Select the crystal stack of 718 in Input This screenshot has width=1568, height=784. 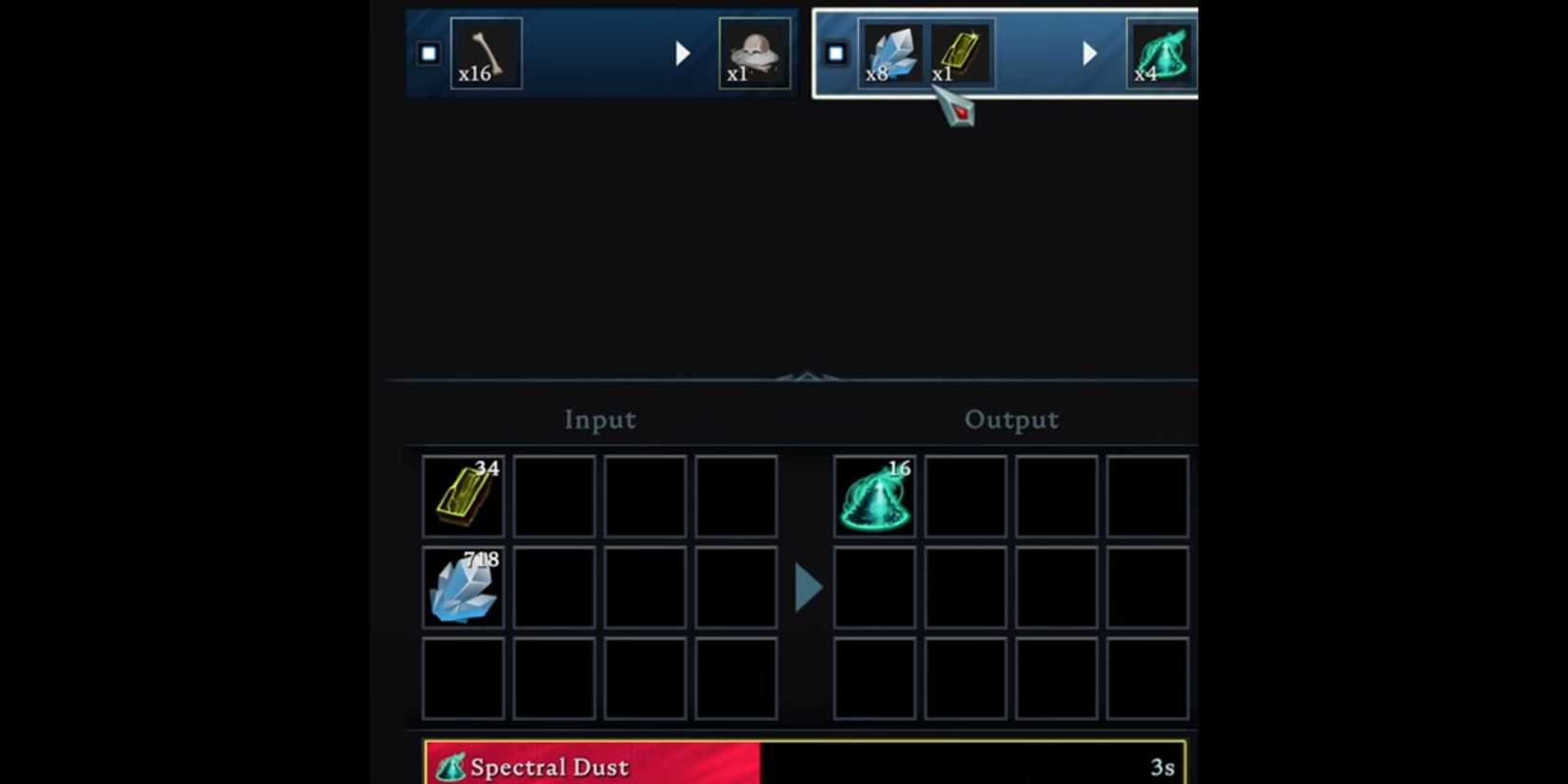[464, 587]
